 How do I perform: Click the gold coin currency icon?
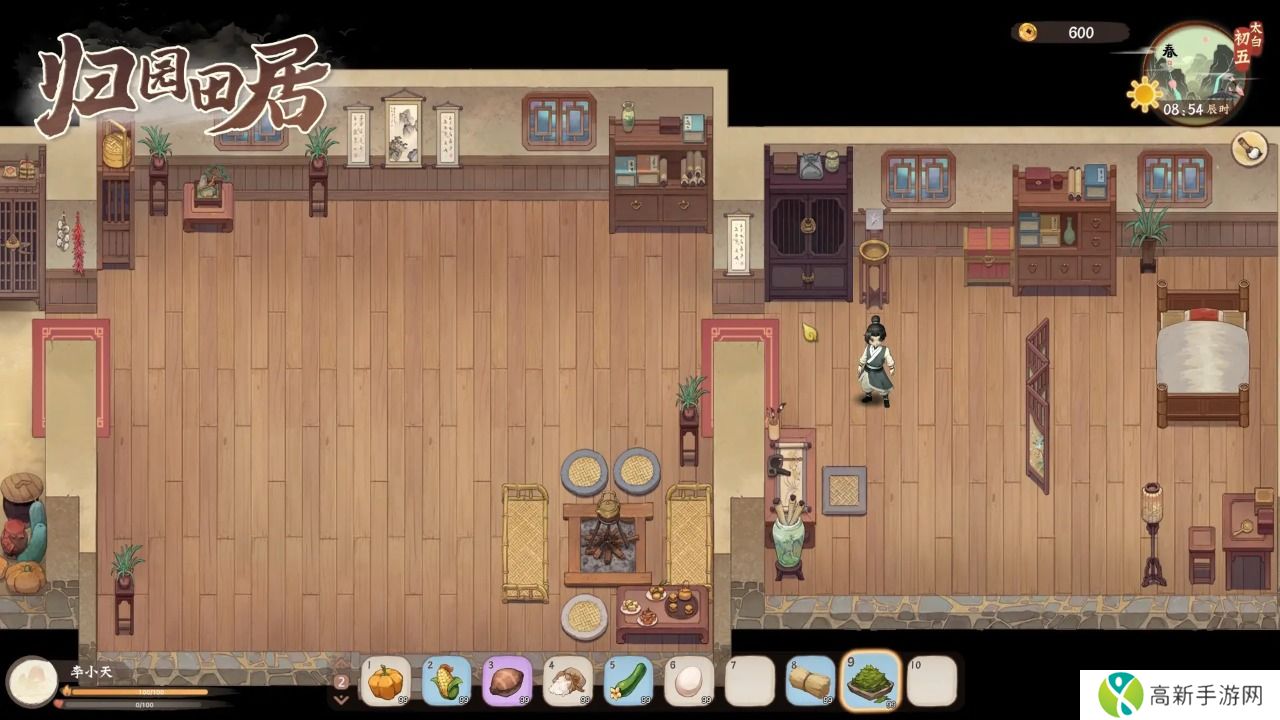coord(1028,33)
